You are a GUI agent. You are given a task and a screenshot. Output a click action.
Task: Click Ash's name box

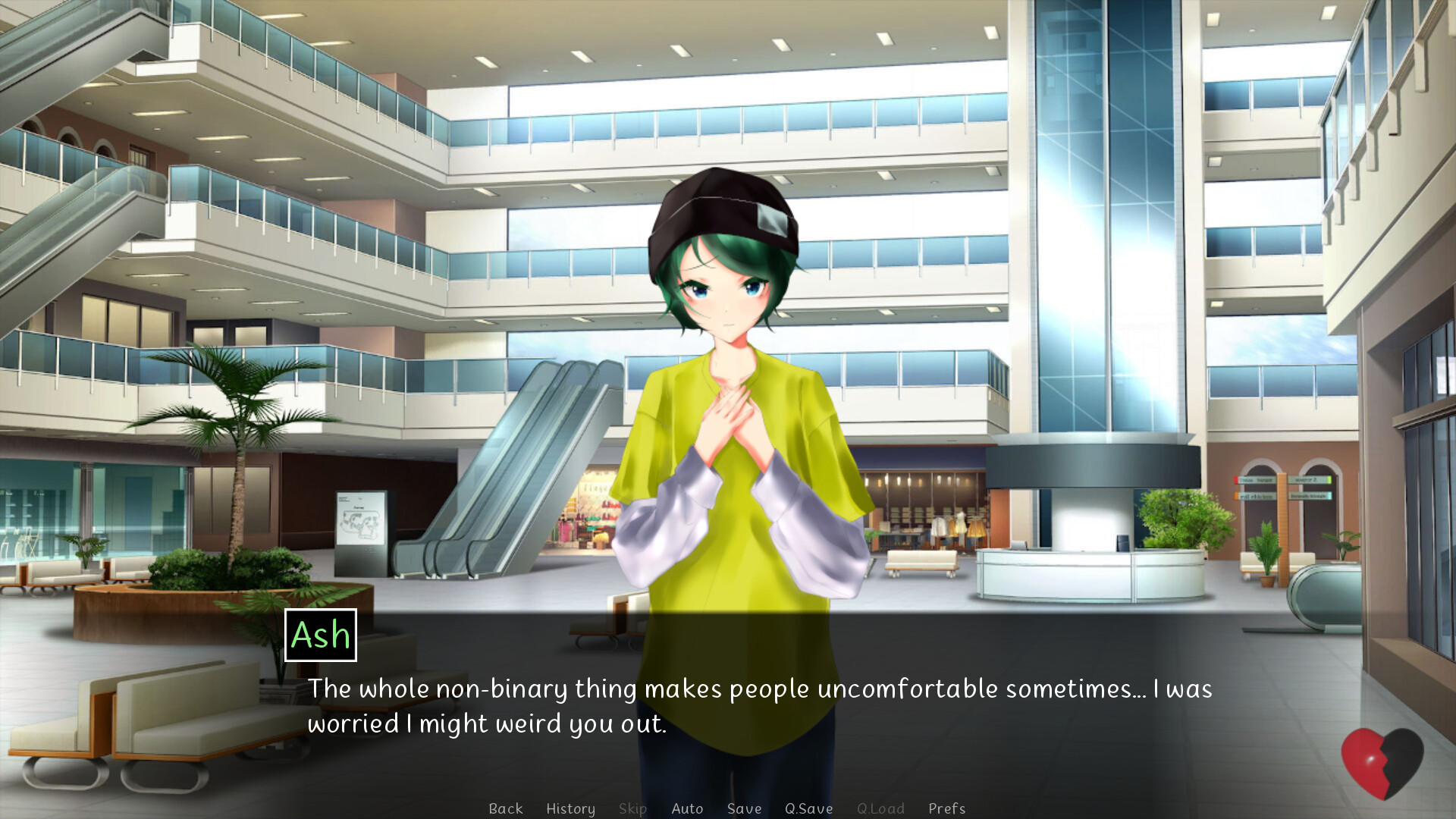click(x=319, y=636)
